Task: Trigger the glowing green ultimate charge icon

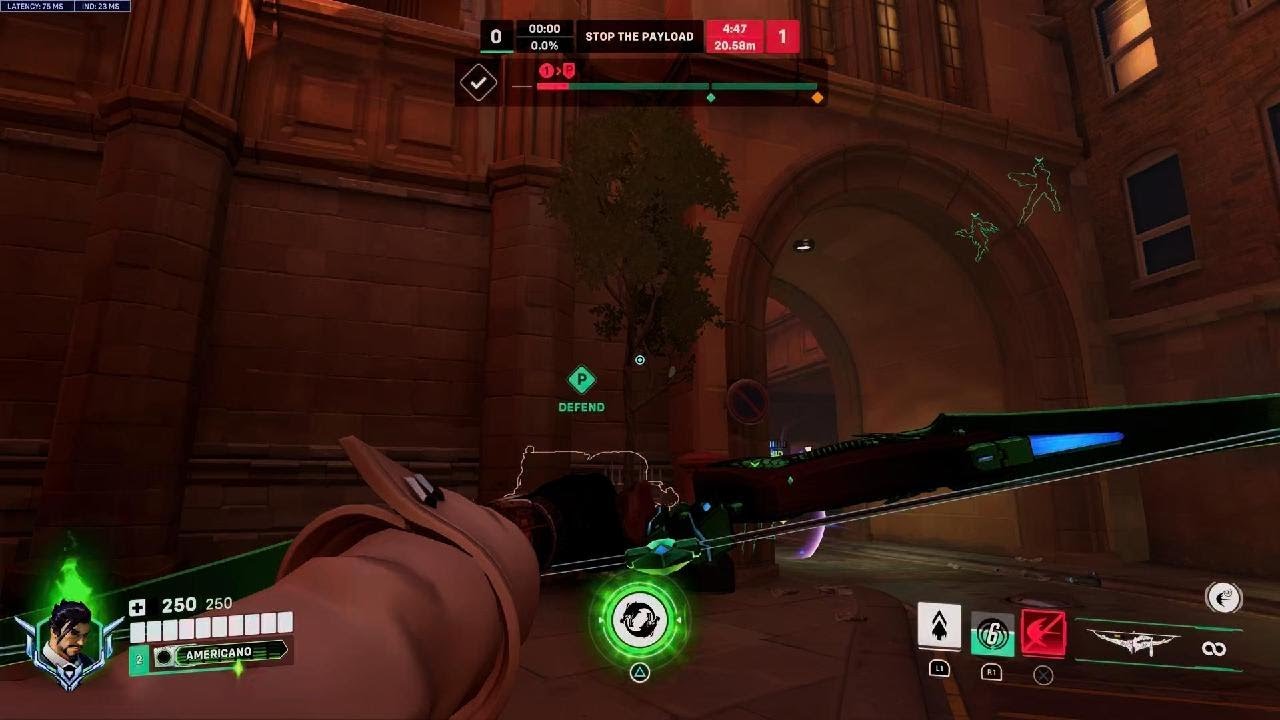Action: point(639,620)
